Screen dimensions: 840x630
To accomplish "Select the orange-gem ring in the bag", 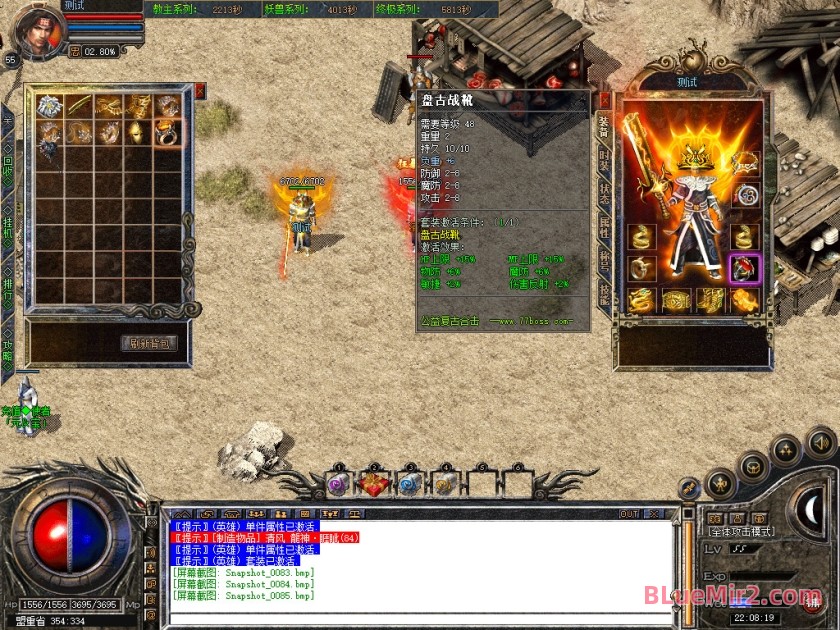I will [x=166, y=132].
